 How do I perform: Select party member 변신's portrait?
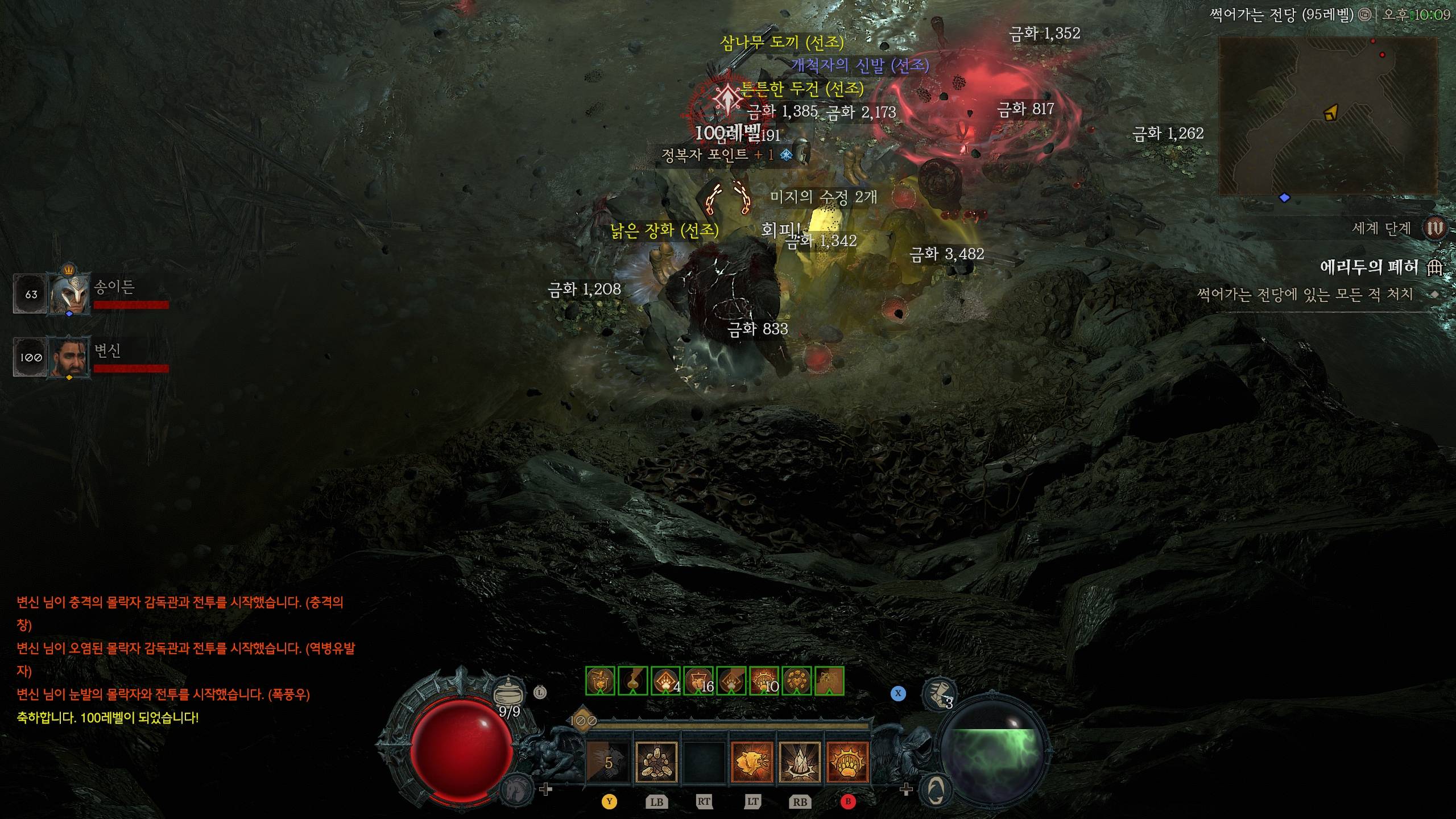pyautogui.click(x=70, y=358)
